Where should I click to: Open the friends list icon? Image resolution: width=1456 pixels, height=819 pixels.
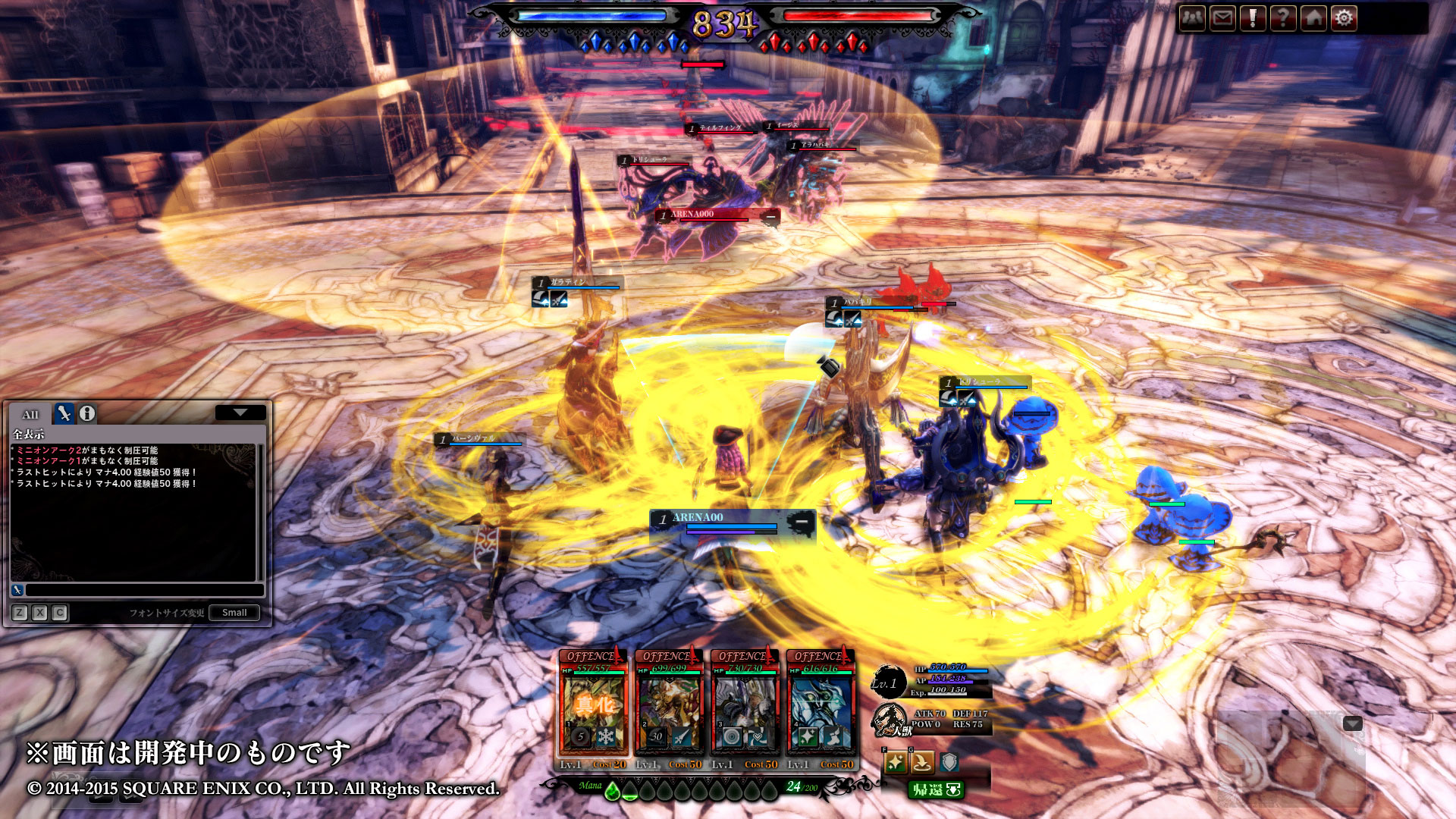tap(1192, 17)
